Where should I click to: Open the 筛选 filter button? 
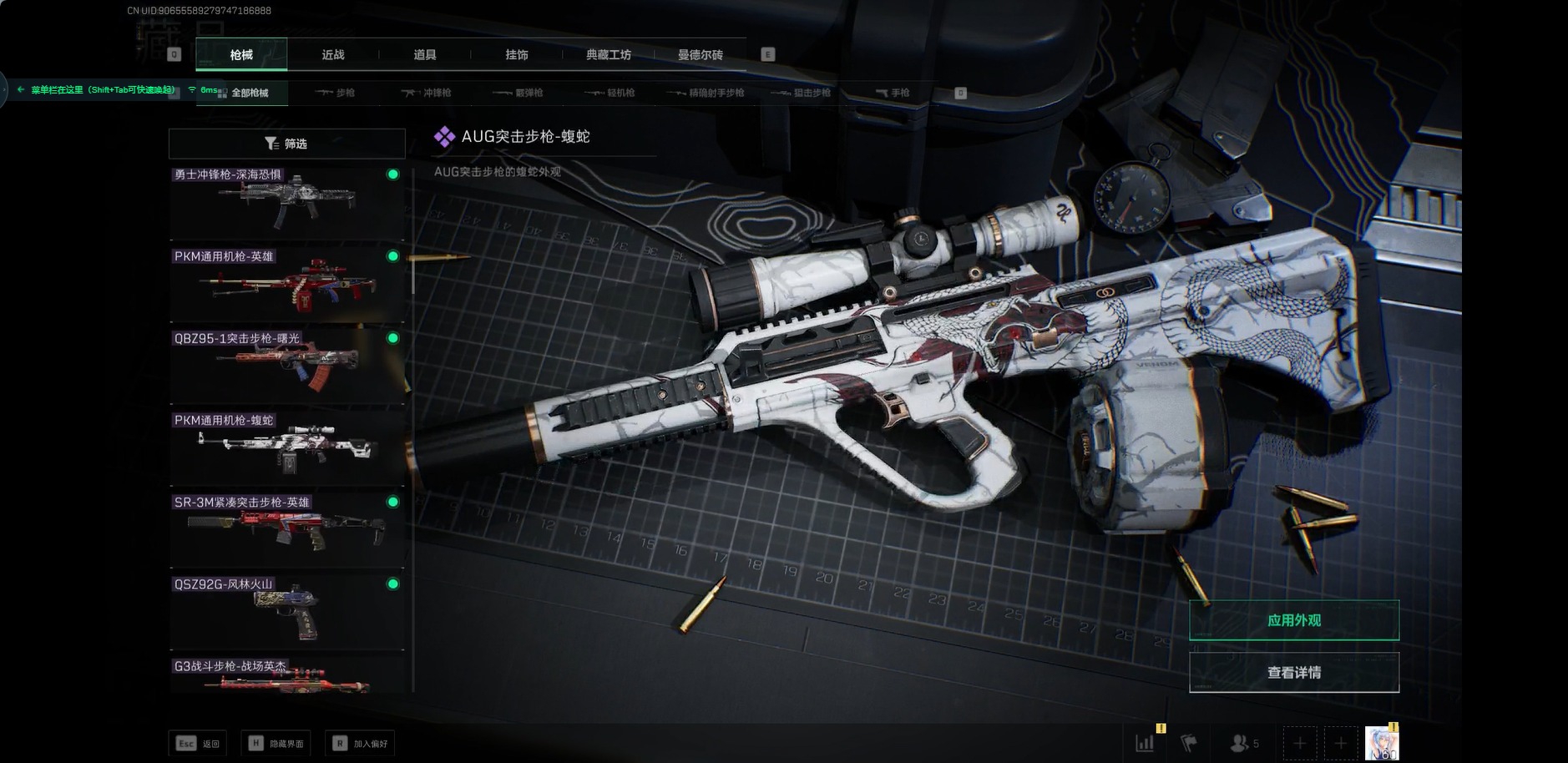[x=286, y=144]
